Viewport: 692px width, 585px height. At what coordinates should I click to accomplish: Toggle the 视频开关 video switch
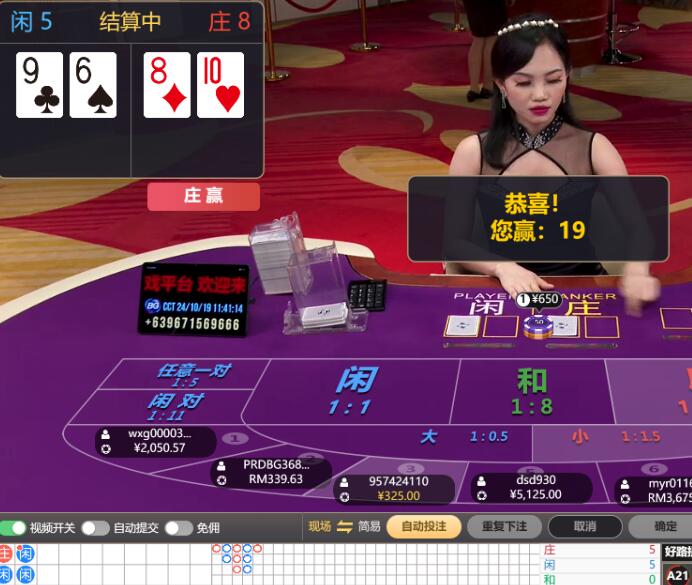point(14,527)
